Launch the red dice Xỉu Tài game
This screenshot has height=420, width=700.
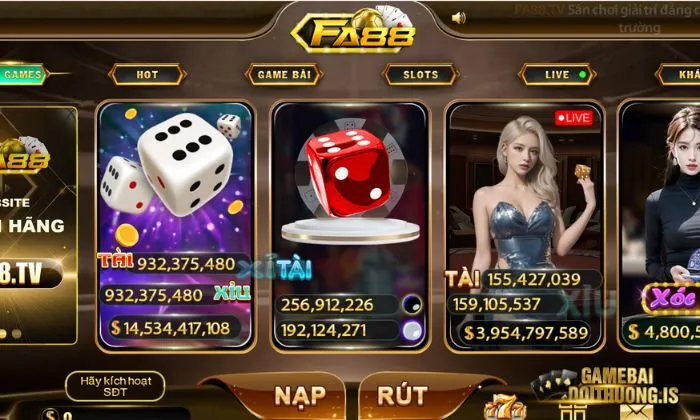[x=350, y=220]
